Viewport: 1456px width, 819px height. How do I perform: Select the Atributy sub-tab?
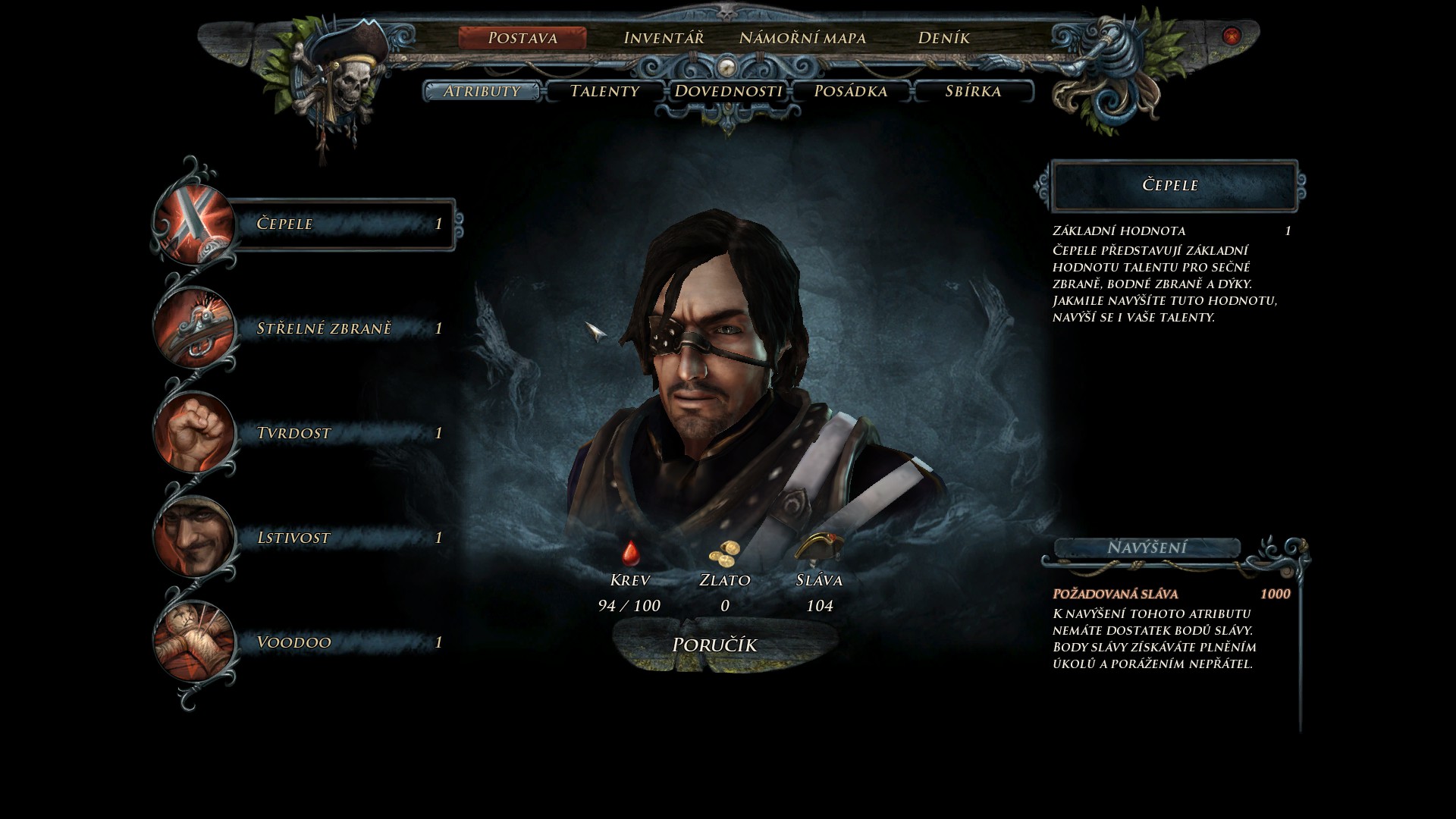point(482,91)
